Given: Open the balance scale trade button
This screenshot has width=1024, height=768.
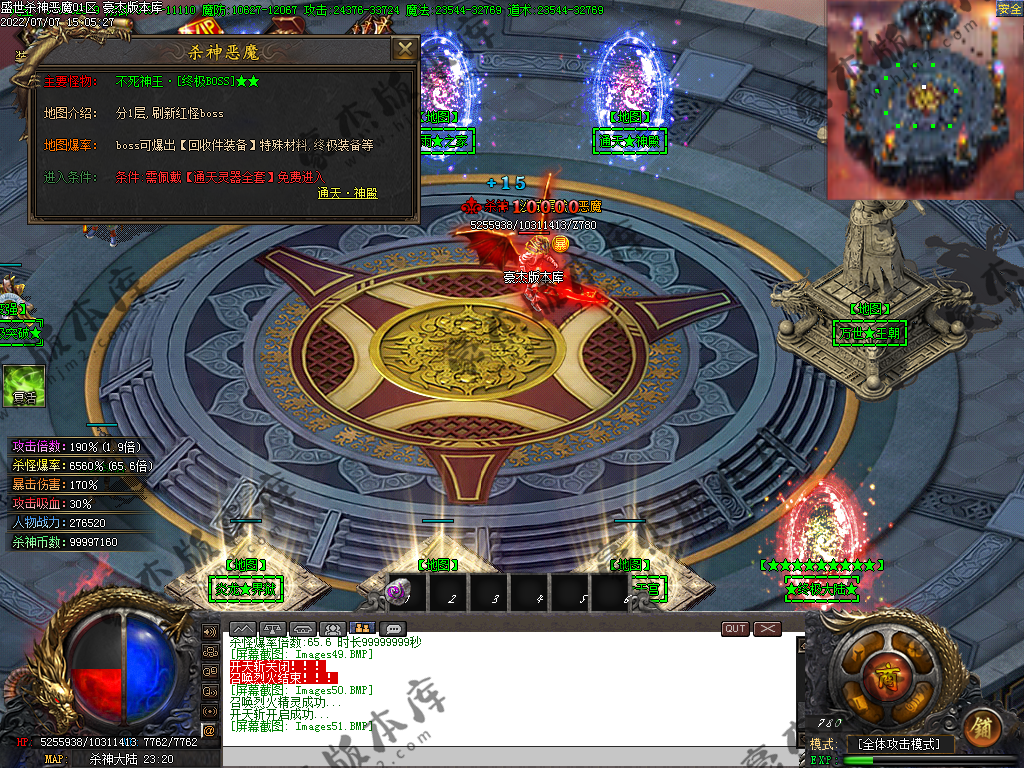Looking at the screenshot, I should point(273,629).
